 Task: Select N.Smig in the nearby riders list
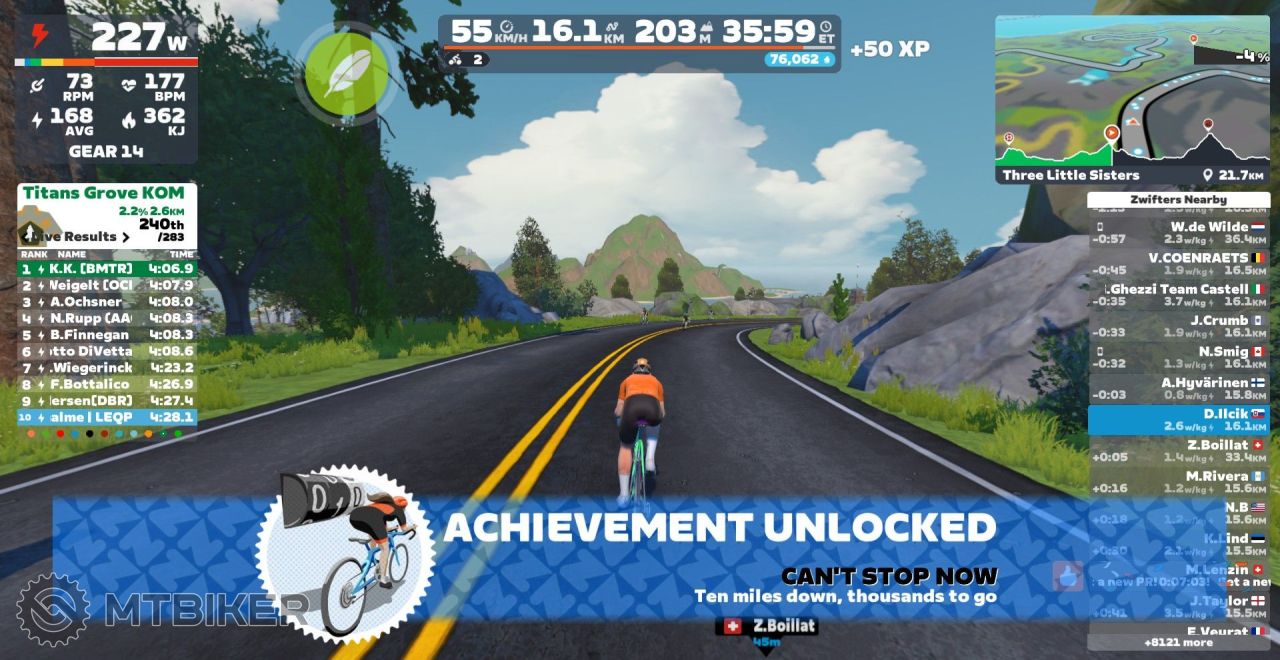(x=1178, y=358)
